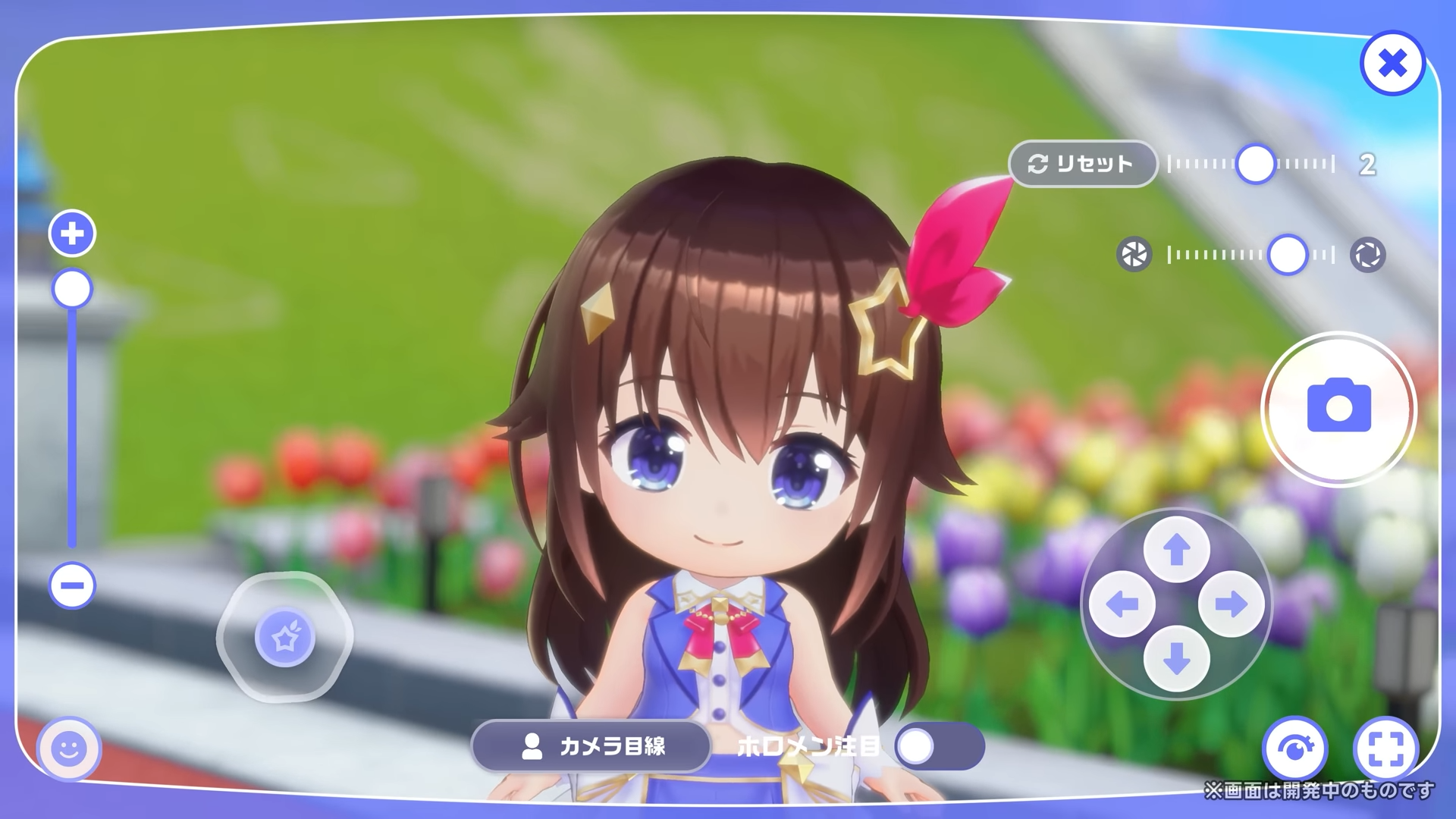The image size is (1456, 819).
Task: Click the depth-of-field slider knob
Action: click(x=1288, y=256)
